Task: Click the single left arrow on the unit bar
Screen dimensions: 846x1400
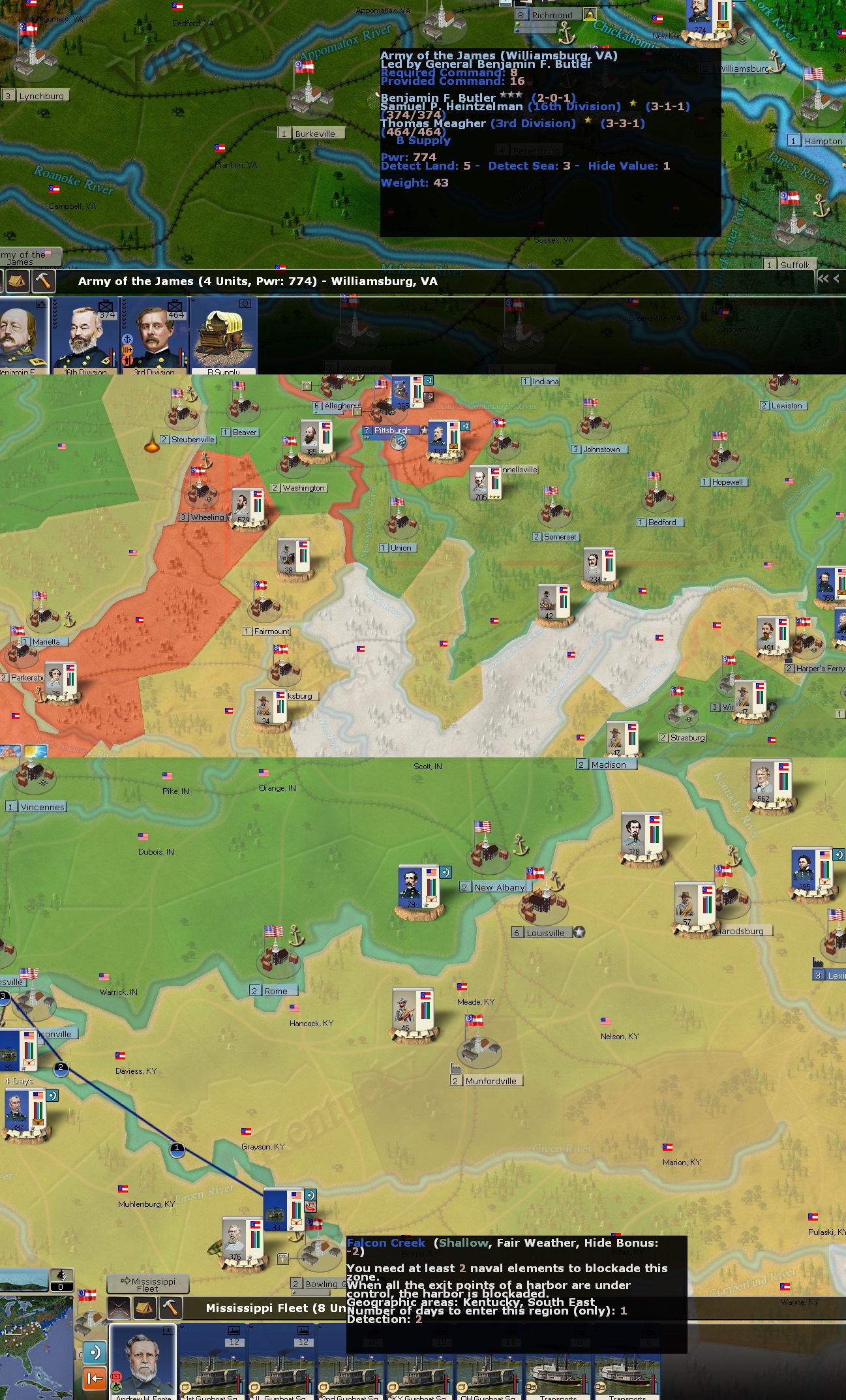Action: point(836,279)
